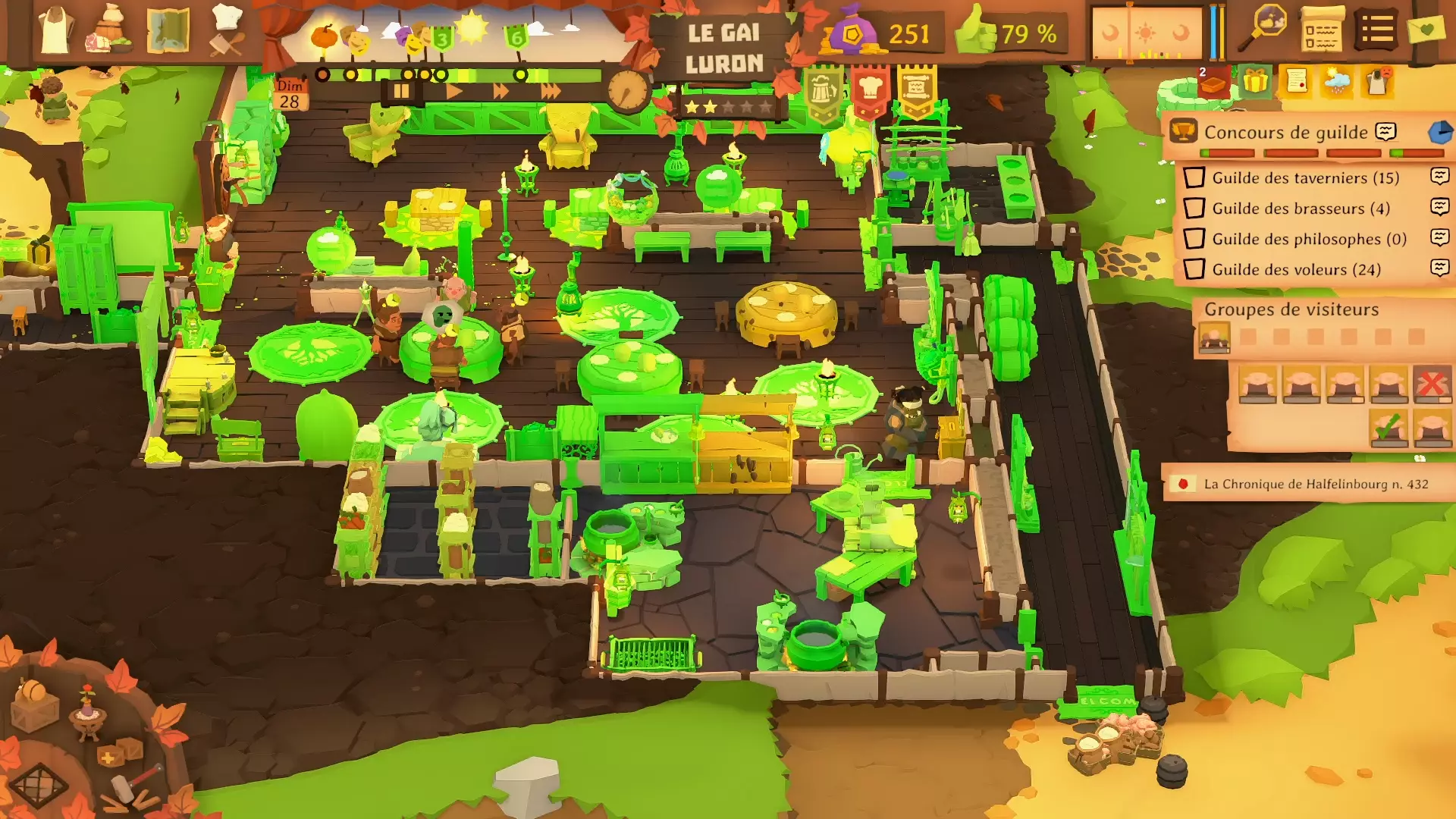1456x819 pixels.
Task: Open the apron staff menu
Action: (x=55, y=30)
